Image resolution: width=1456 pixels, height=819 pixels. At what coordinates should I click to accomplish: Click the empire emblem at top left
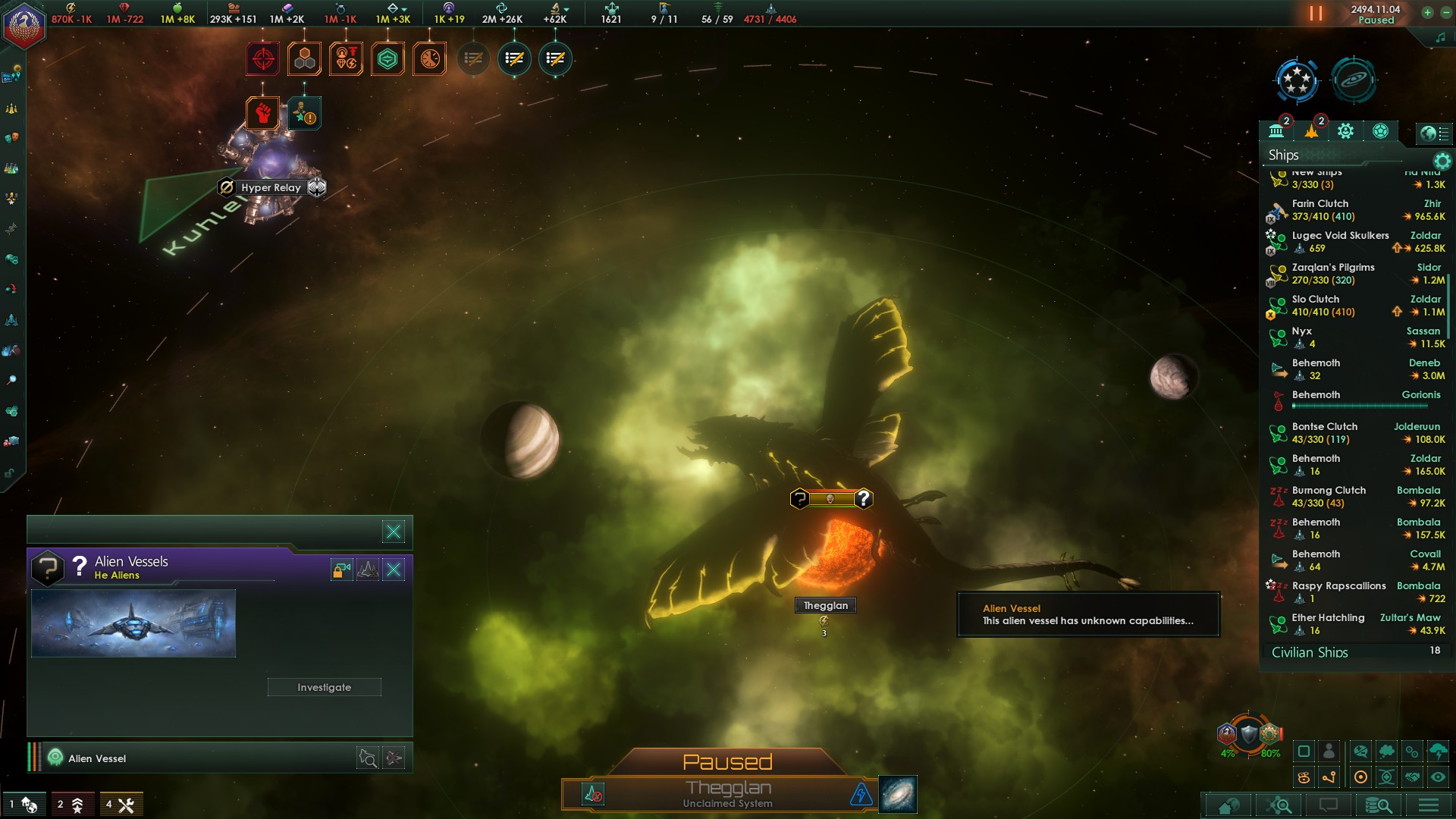point(24,24)
